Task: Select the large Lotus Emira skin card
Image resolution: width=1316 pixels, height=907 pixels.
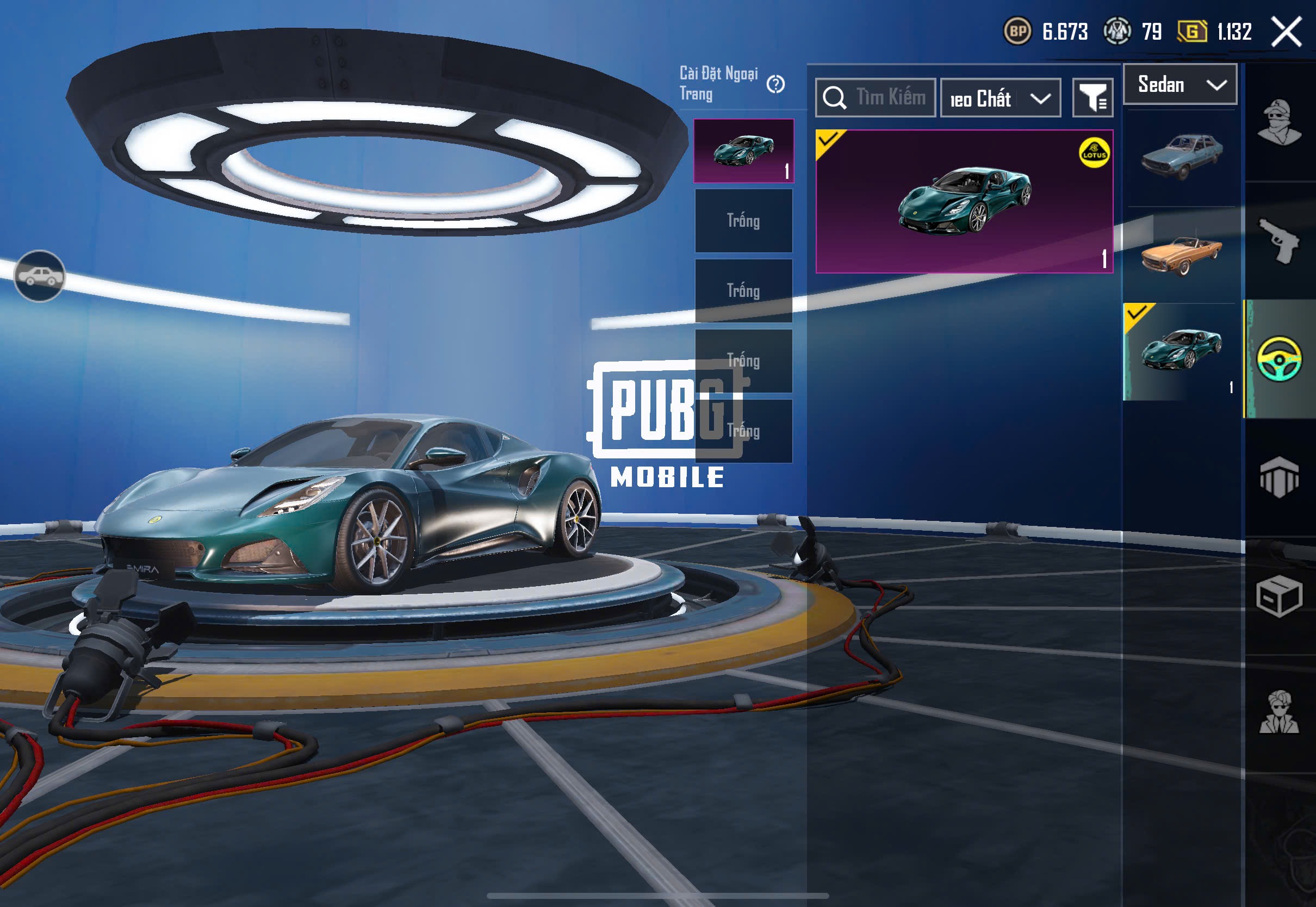Action: [964, 201]
